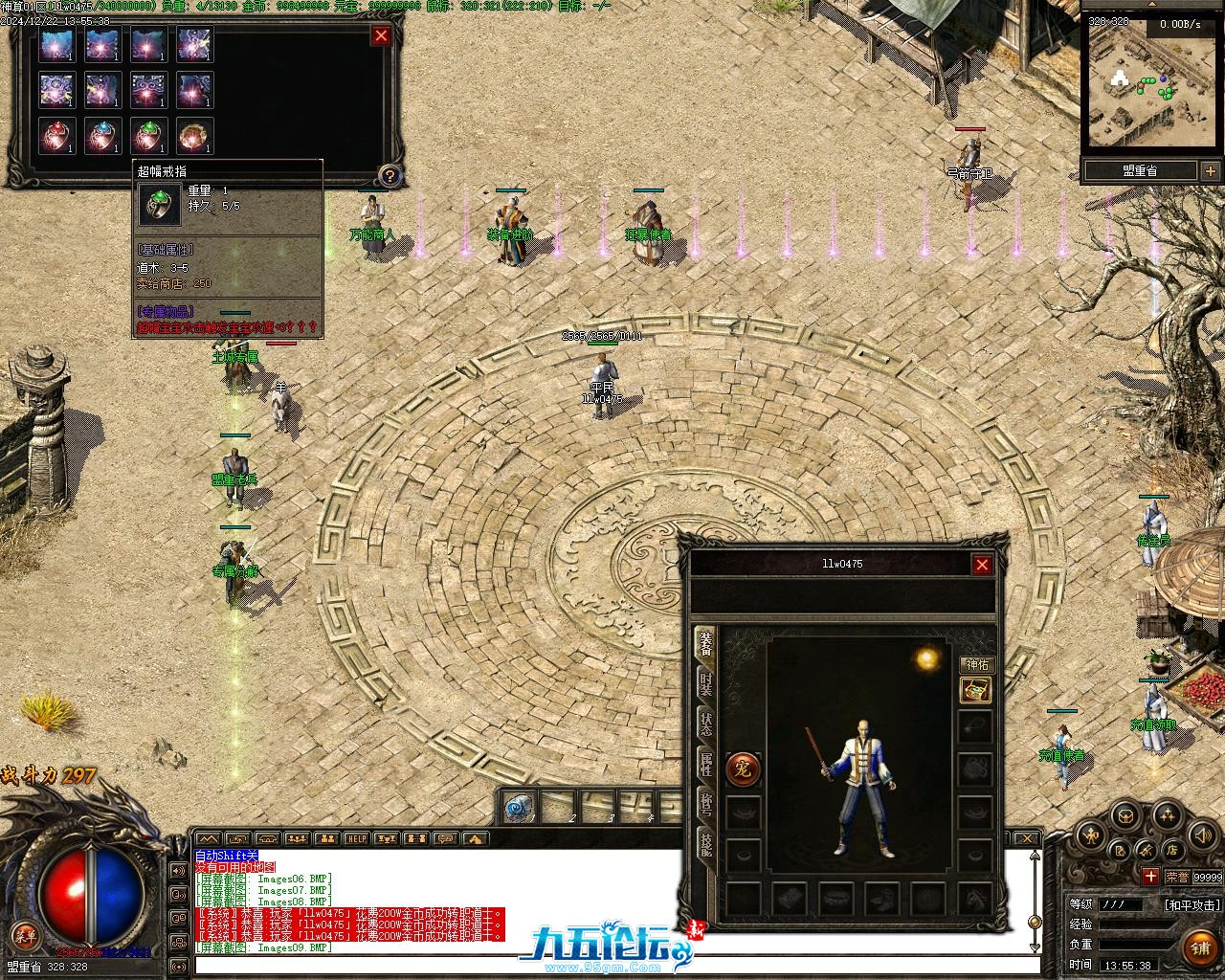Select the green gem ring item
The width and height of the screenshot is (1225, 980).
pos(149,136)
